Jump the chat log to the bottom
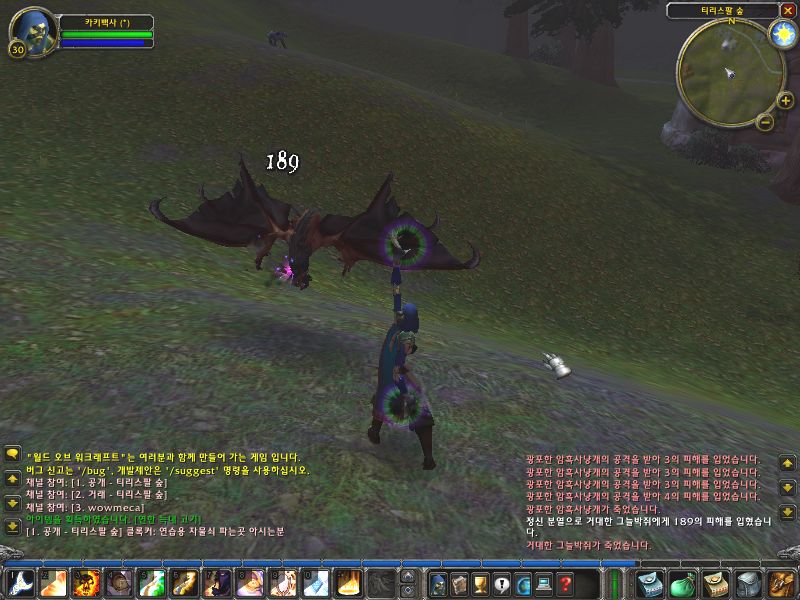Viewport: 800px width, 600px height. coord(13,526)
